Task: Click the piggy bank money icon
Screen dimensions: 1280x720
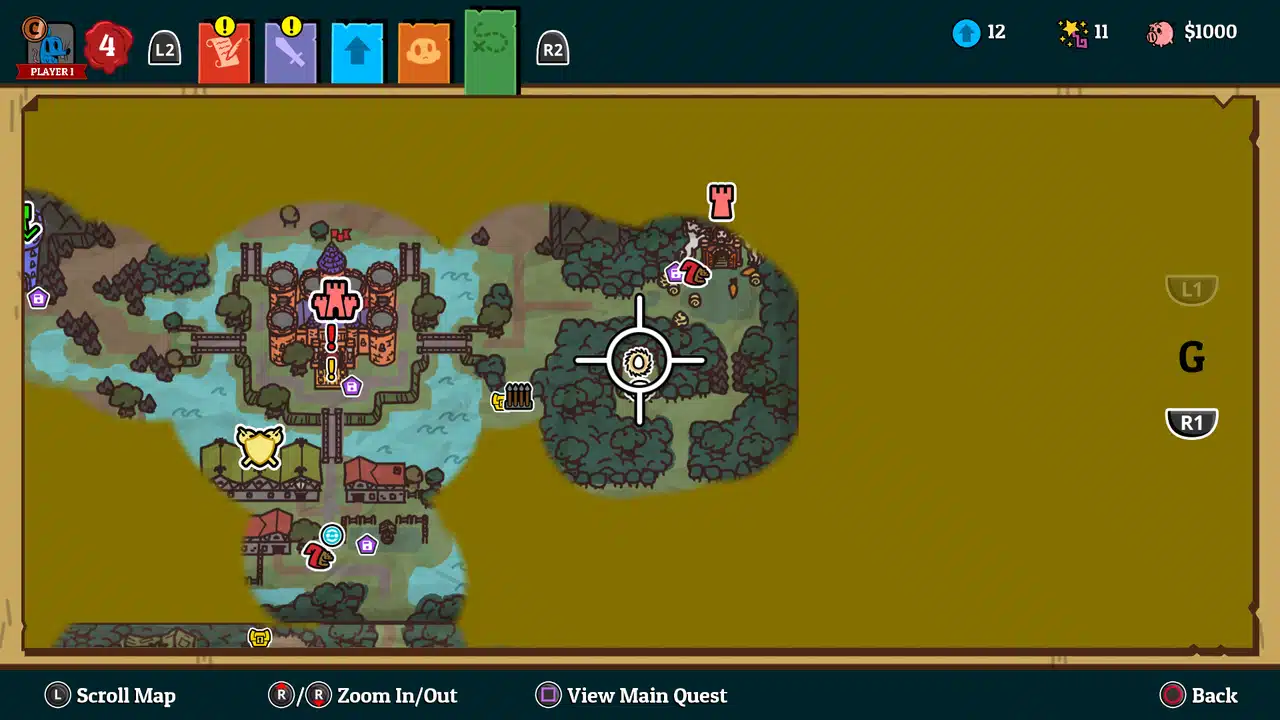Action: [1162, 31]
